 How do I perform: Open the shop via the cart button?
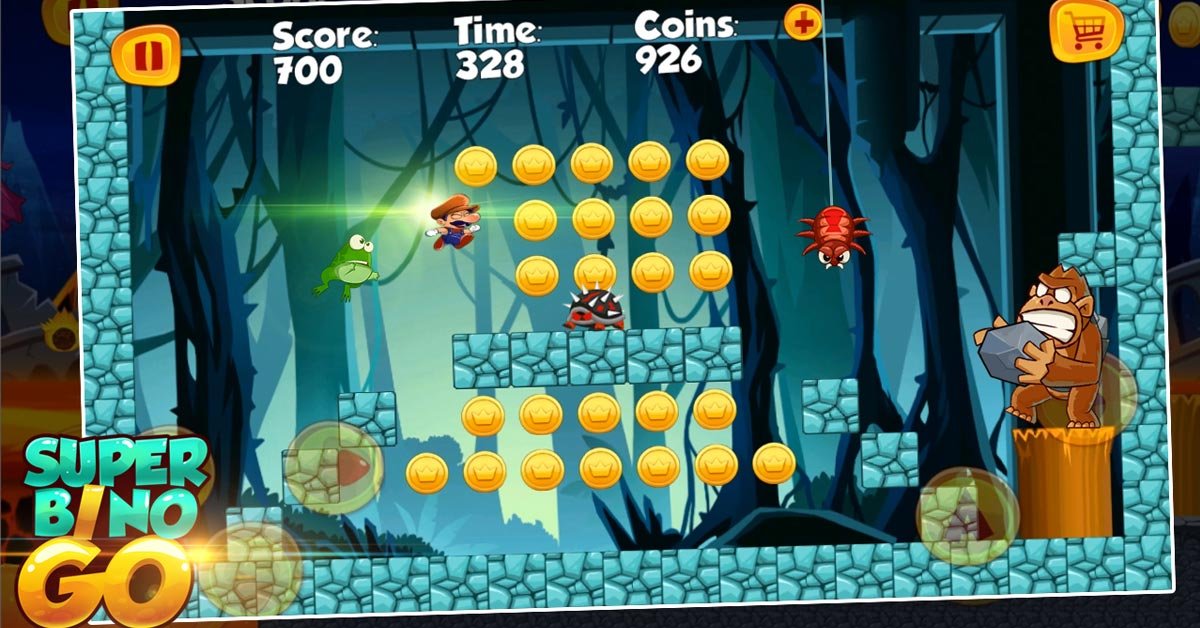point(1086,31)
